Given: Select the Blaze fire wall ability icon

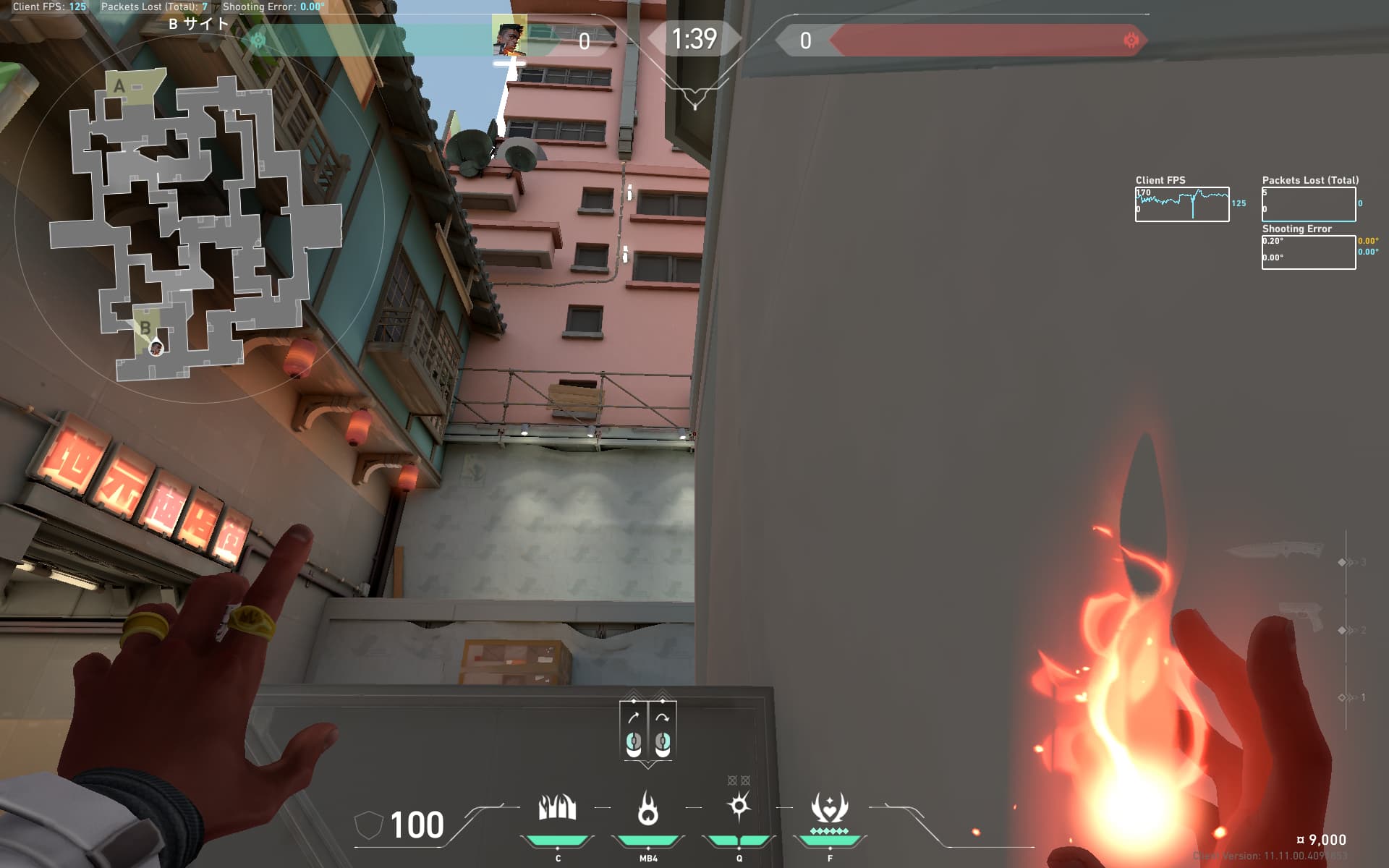Looking at the screenshot, I should [x=557, y=807].
